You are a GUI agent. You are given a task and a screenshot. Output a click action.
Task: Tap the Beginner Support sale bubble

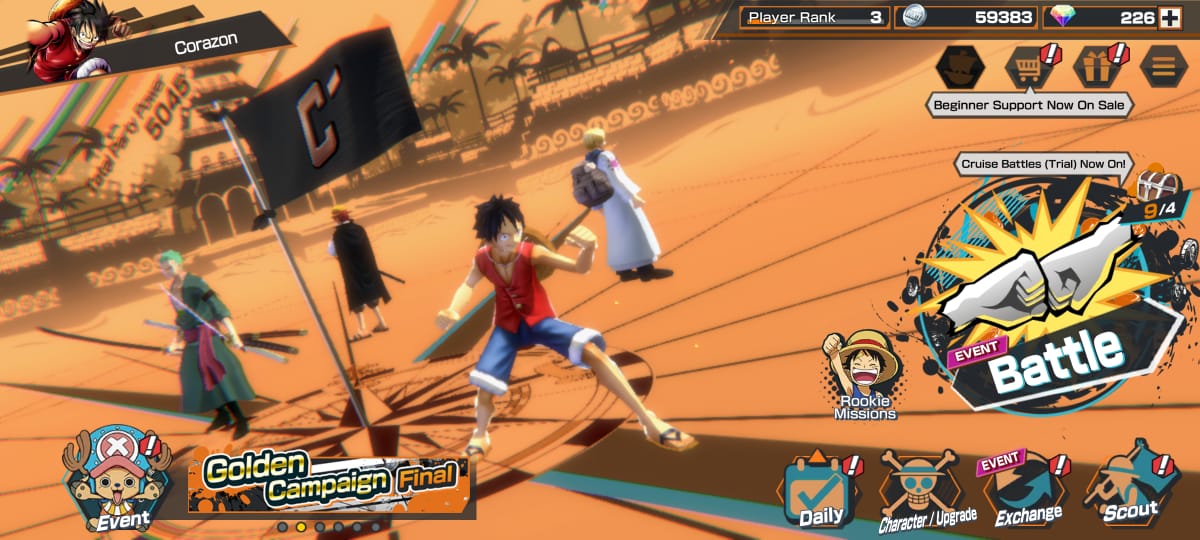tap(1028, 105)
